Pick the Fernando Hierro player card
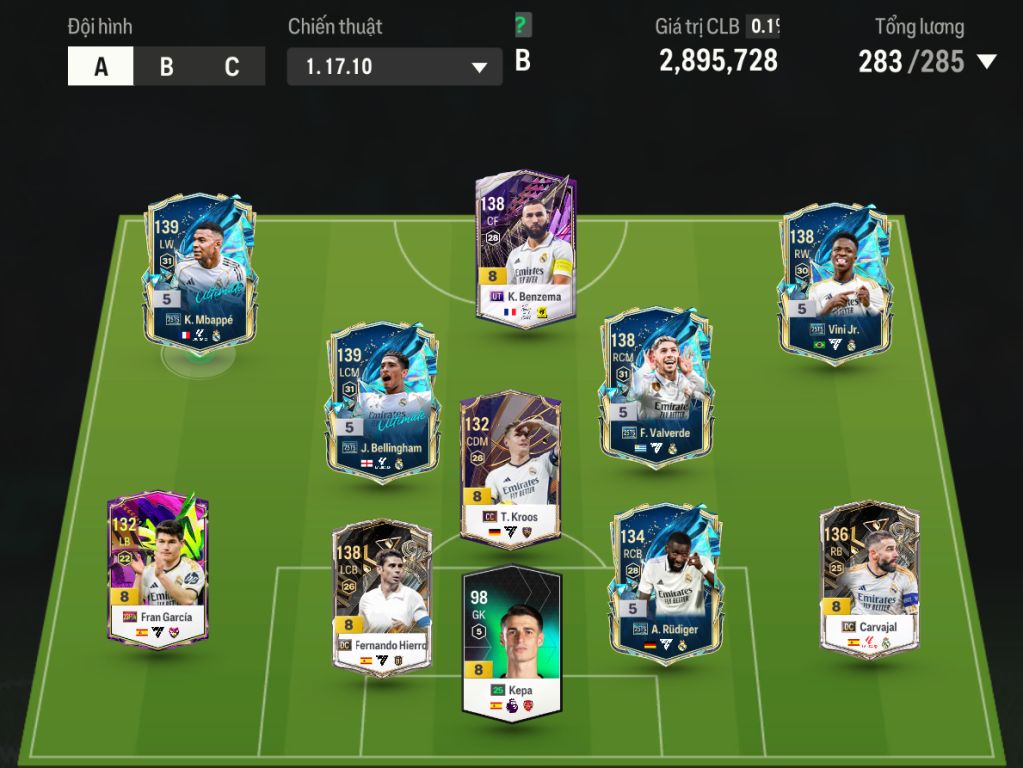Screen dimensions: 1023x768 (x=382, y=595)
